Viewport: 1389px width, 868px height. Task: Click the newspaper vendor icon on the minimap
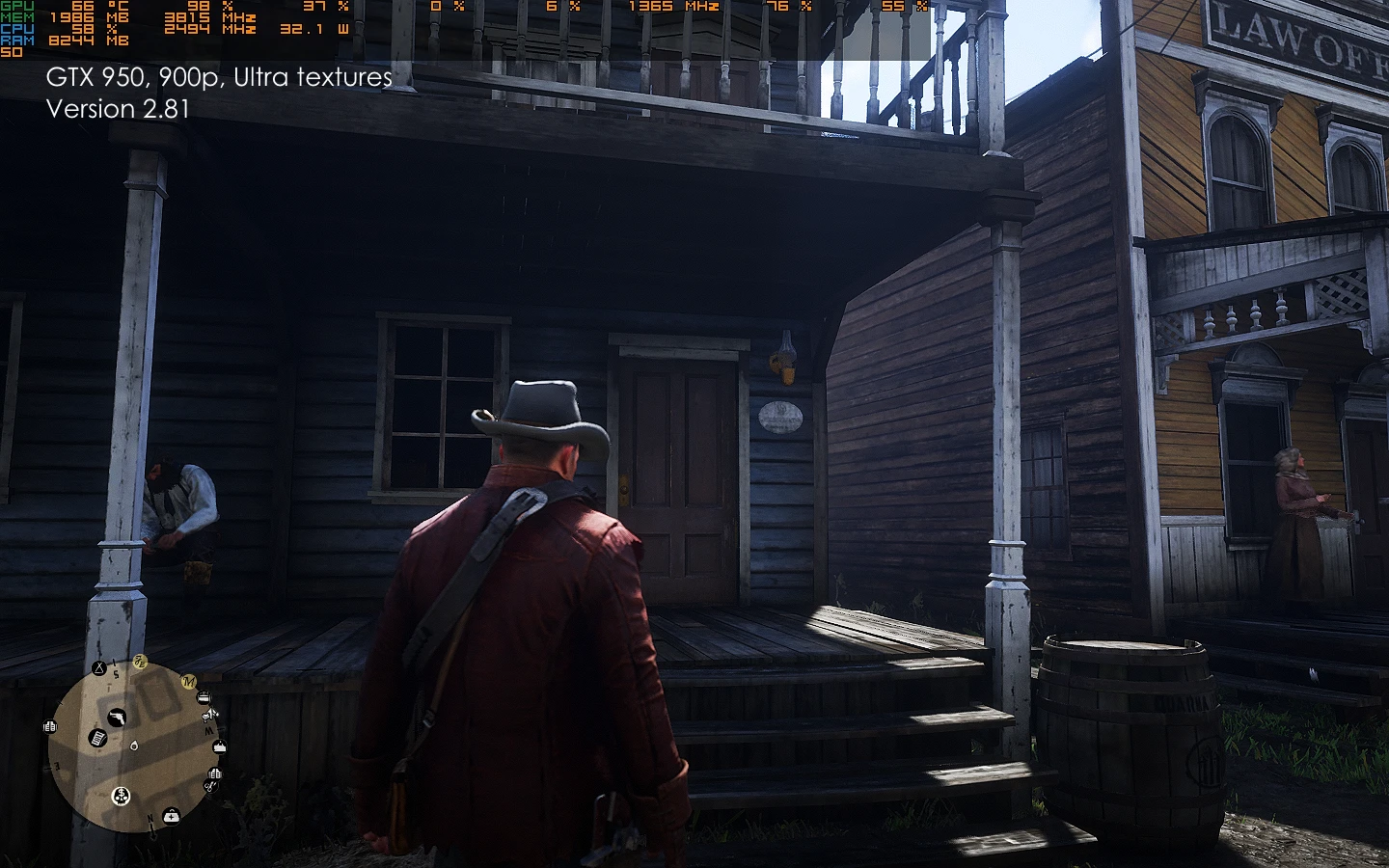[97, 738]
